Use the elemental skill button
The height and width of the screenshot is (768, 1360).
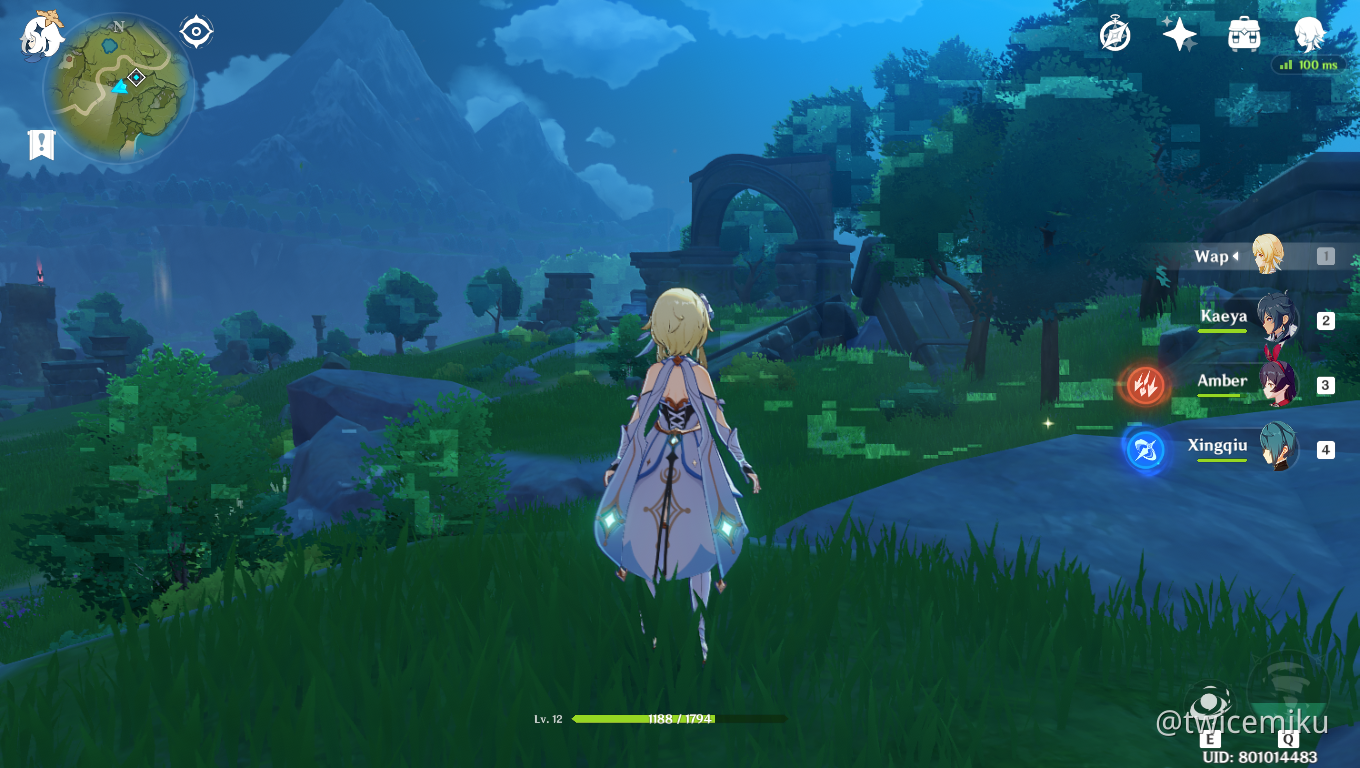tap(1208, 702)
